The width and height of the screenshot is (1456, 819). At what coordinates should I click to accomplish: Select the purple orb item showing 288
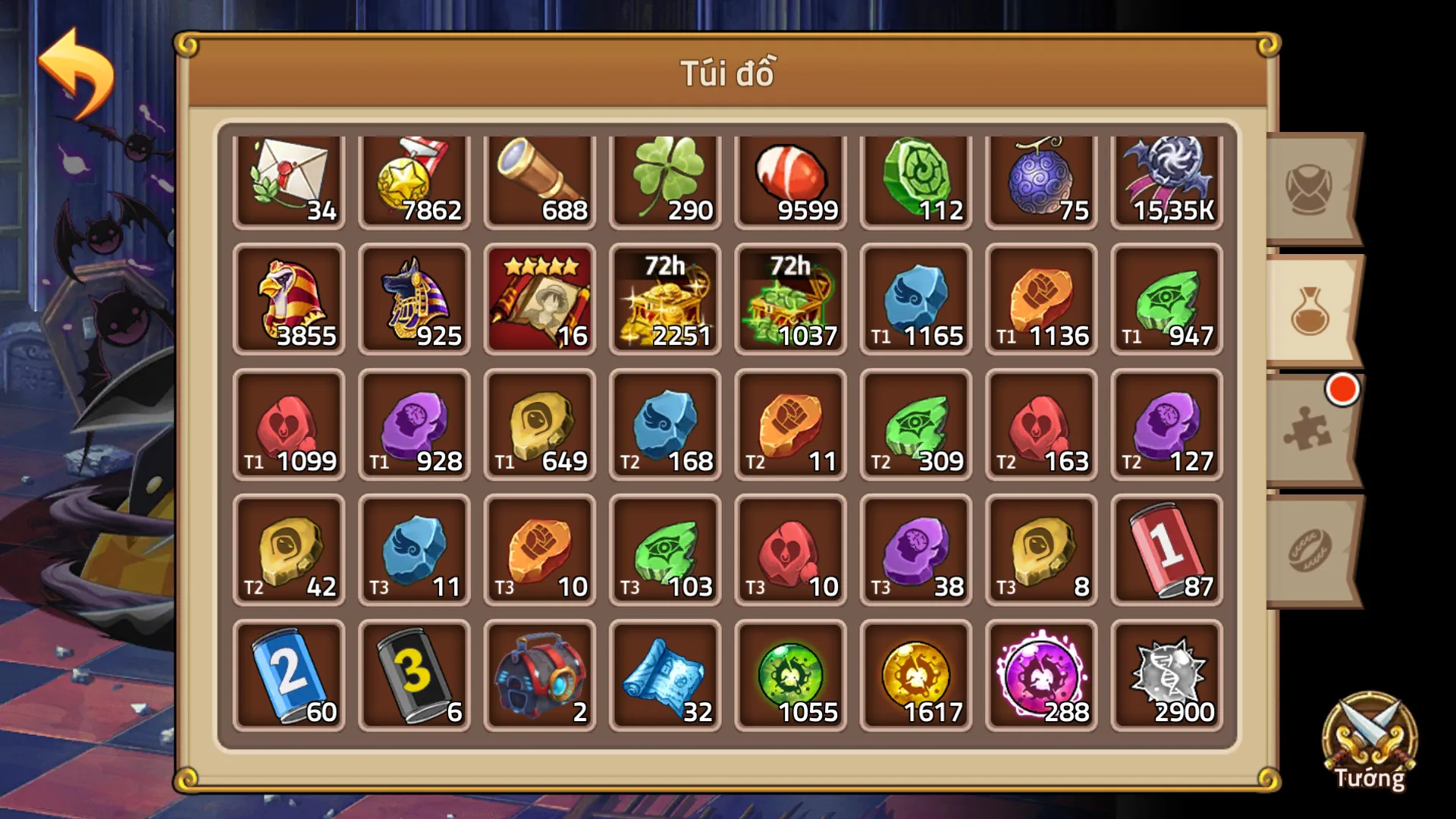pyautogui.click(x=1040, y=675)
